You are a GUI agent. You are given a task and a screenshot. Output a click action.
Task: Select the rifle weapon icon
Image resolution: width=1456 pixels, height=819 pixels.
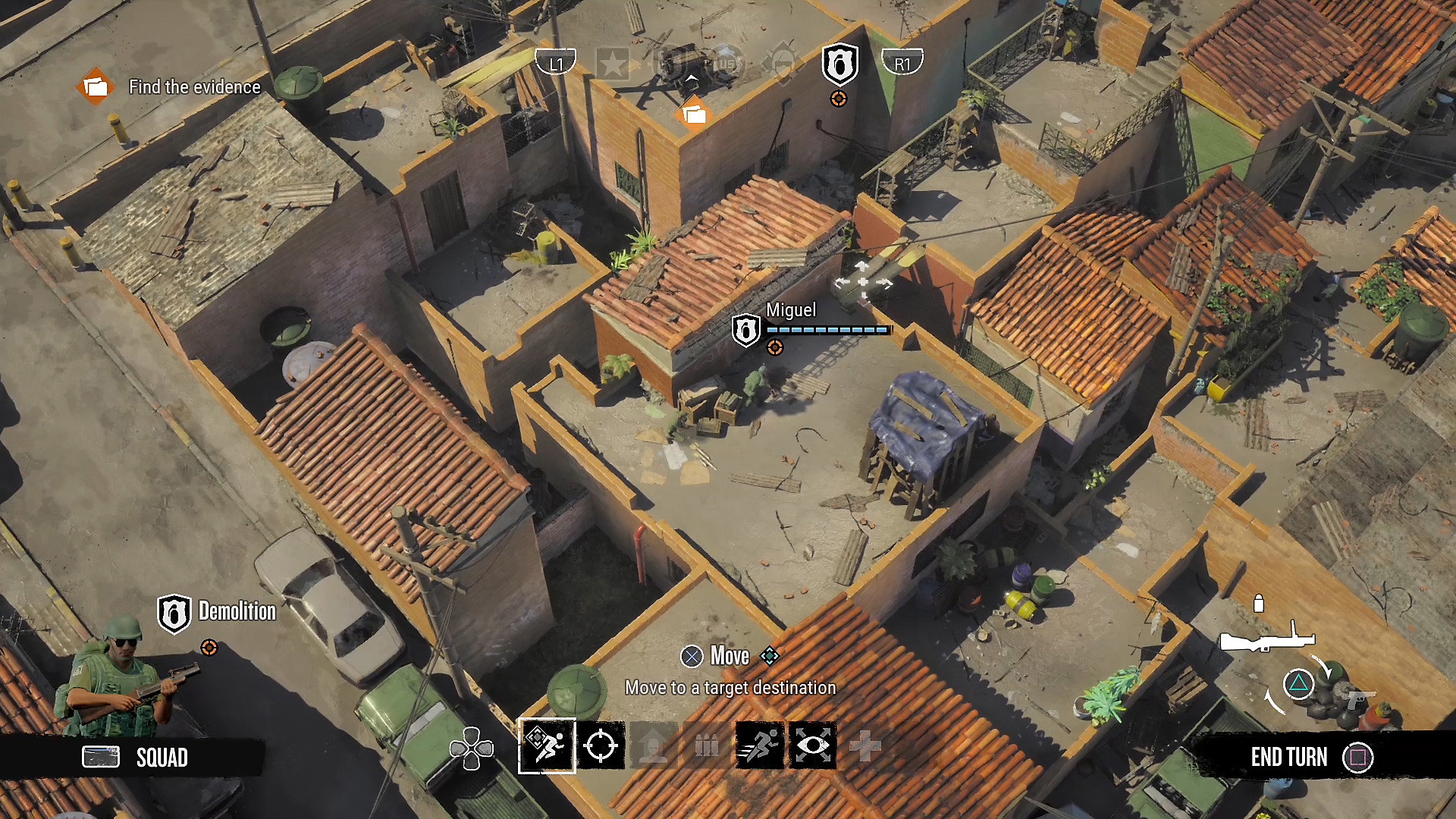coord(1266,639)
